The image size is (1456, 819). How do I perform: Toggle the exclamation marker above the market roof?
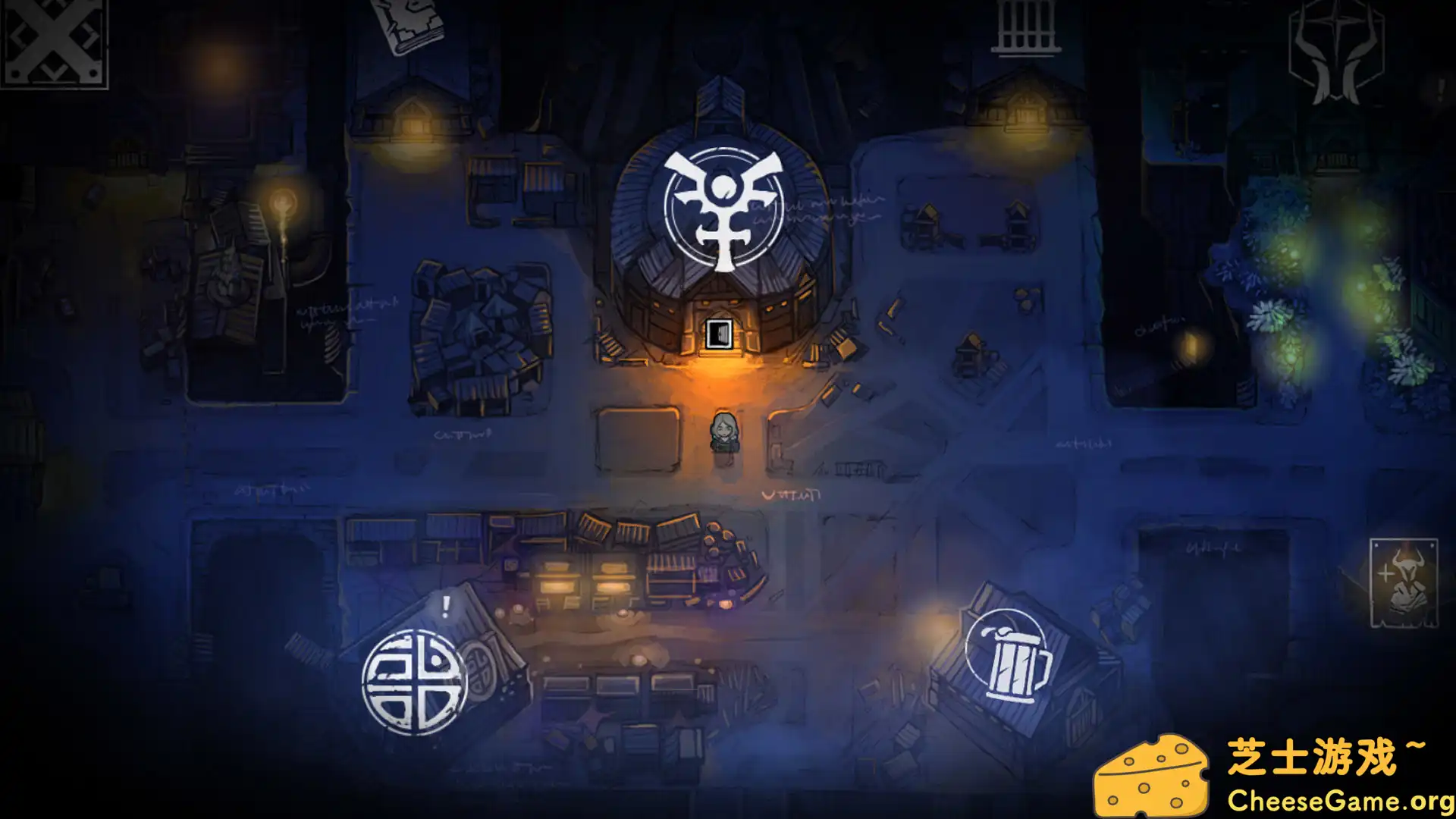(444, 607)
